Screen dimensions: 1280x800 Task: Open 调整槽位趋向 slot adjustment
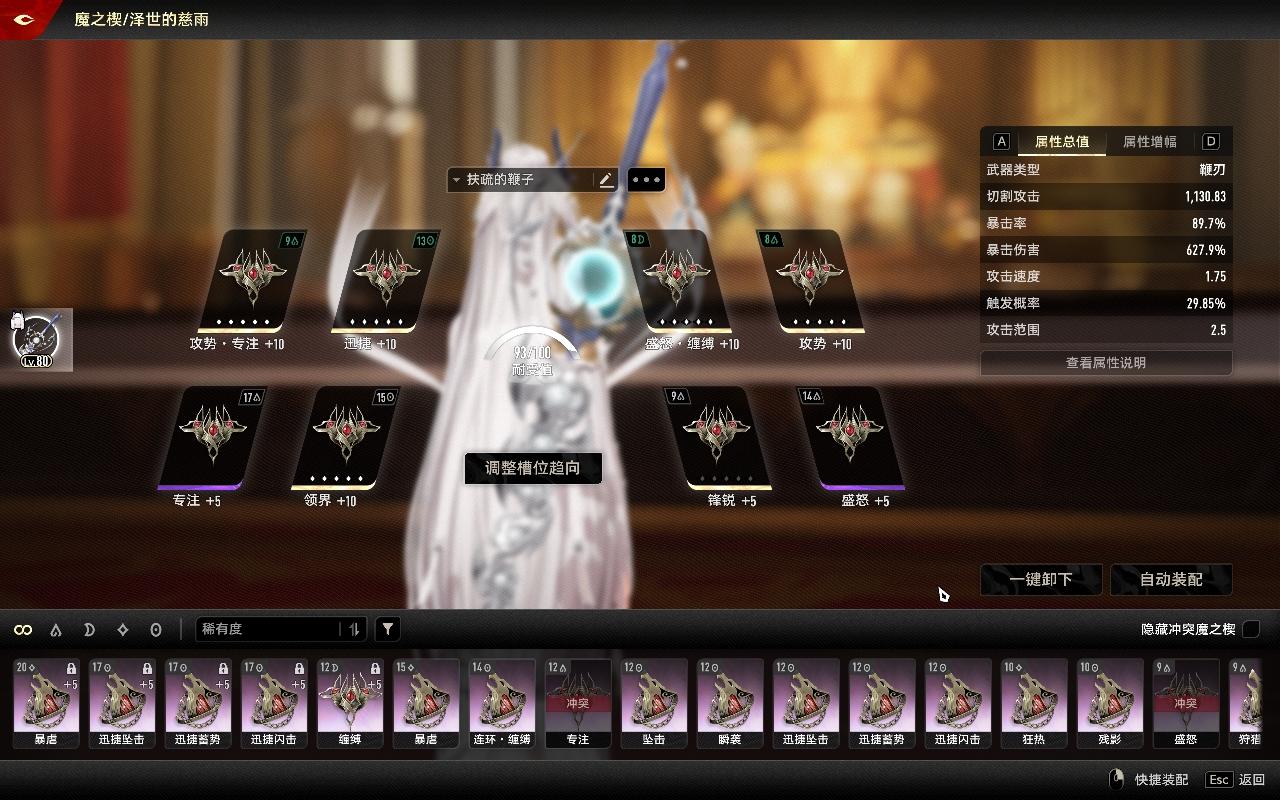point(533,468)
